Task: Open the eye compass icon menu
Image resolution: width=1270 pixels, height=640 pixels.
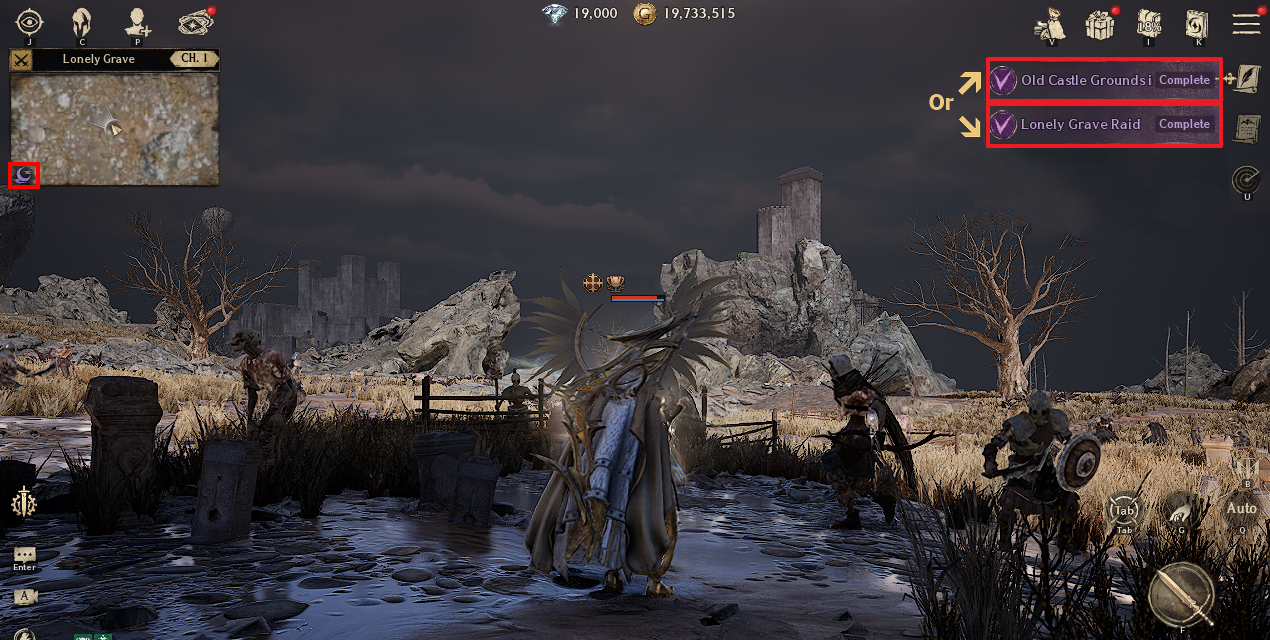Action: click(30, 21)
